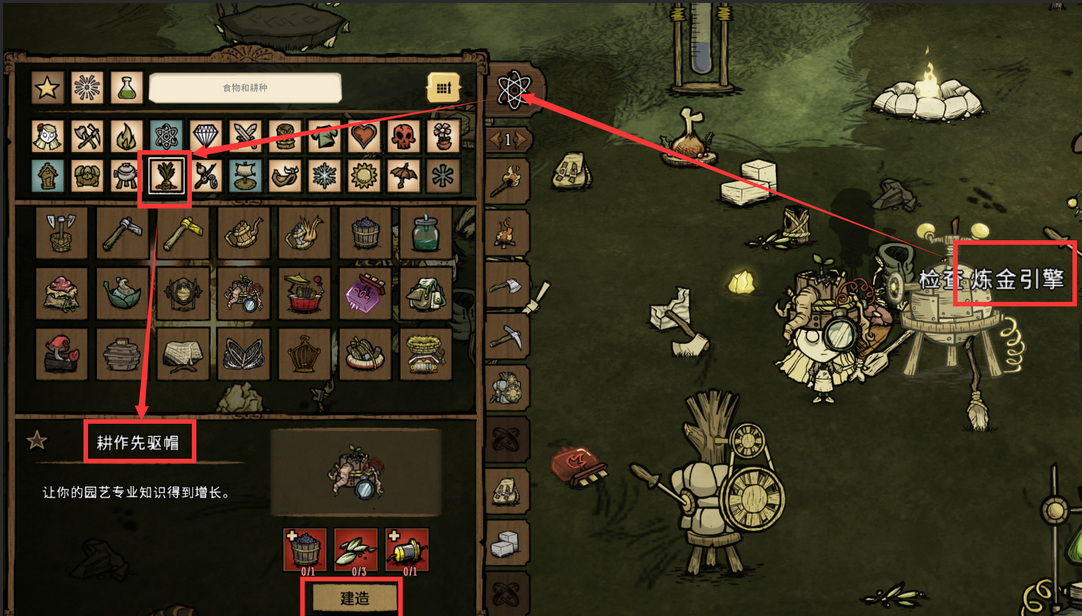Switch to the flame category filter

pyautogui.click(x=127, y=136)
